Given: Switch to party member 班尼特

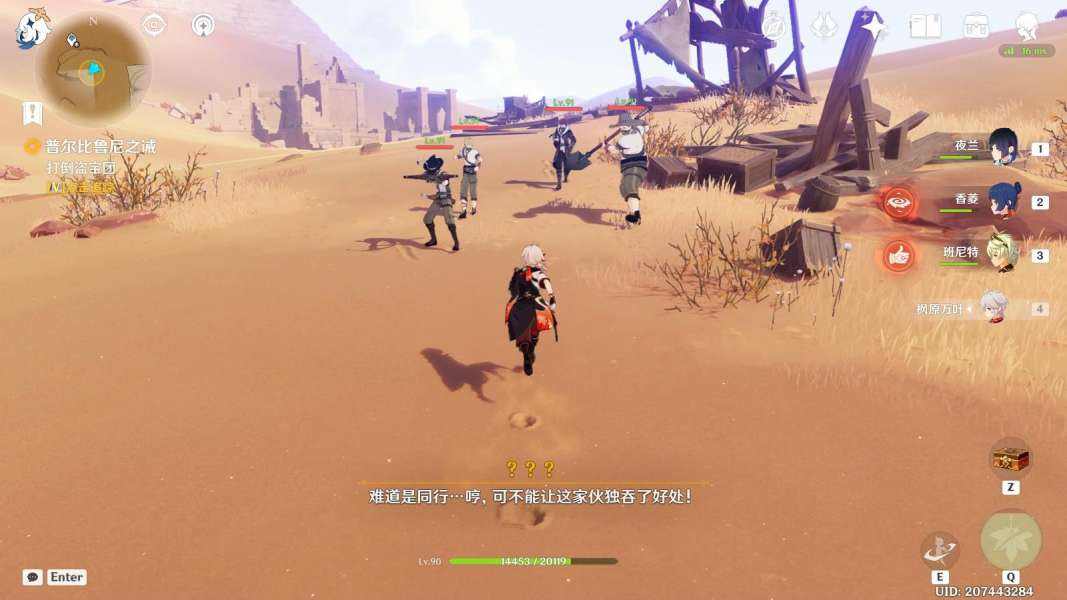Looking at the screenshot, I should coord(1002,254).
